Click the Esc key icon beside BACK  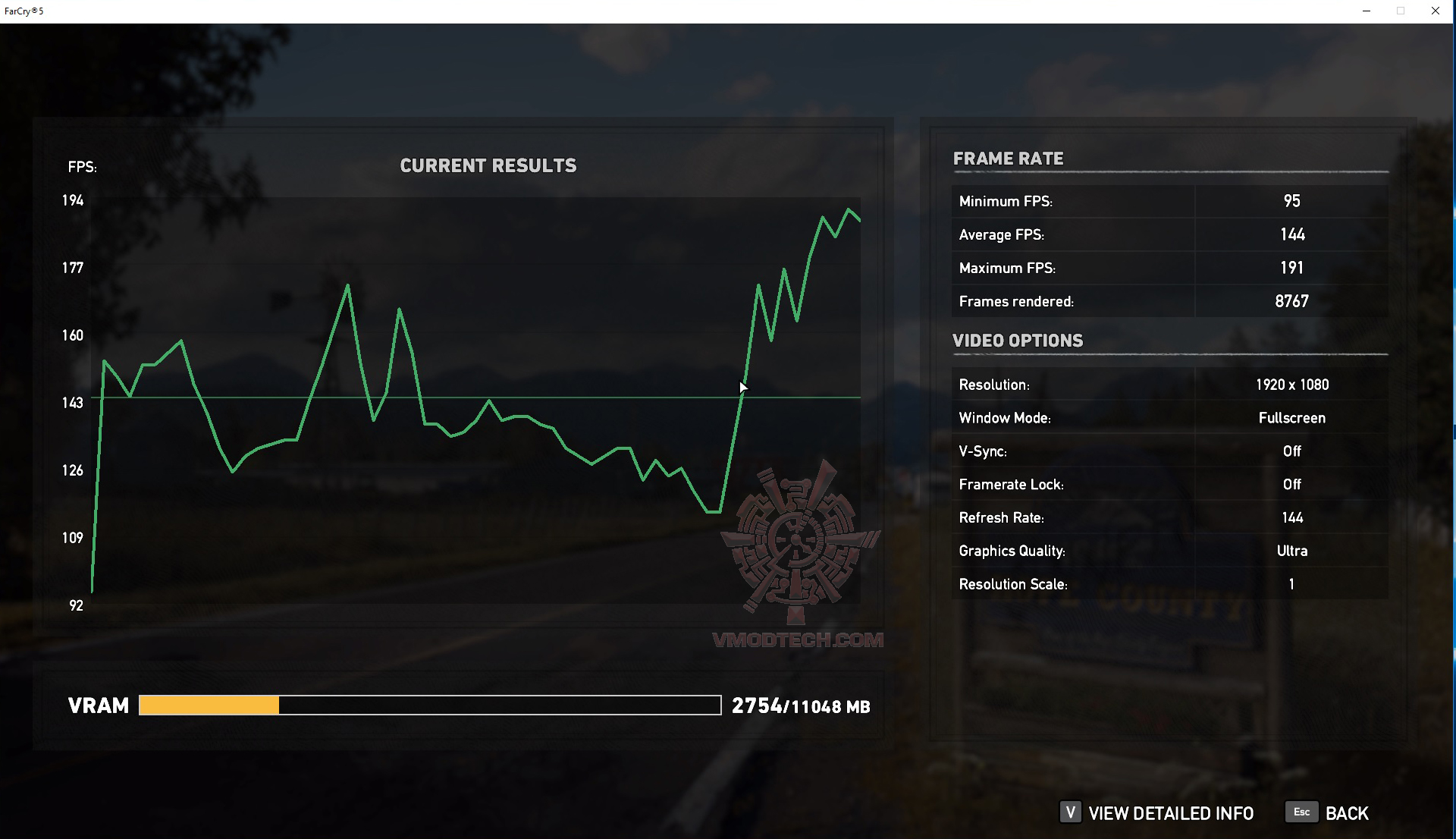click(x=1302, y=812)
